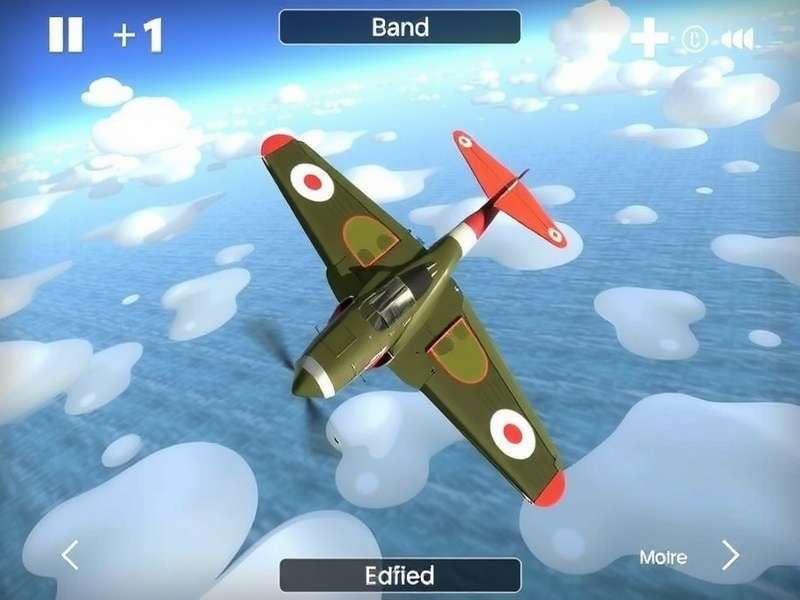Image resolution: width=800 pixels, height=600 pixels.
Task: Click the +1 button
Action: [138, 36]
